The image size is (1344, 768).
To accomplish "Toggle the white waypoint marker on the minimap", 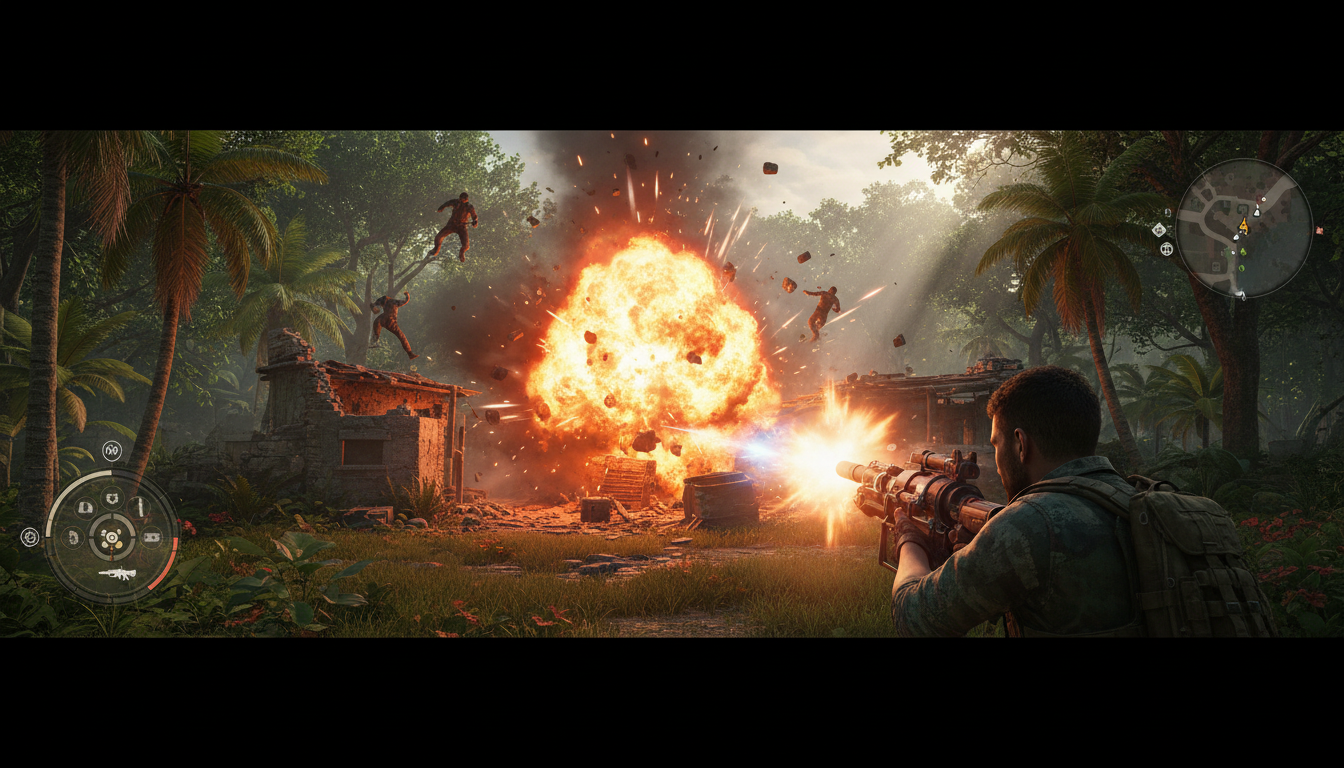I will [x=1236, y=238].
